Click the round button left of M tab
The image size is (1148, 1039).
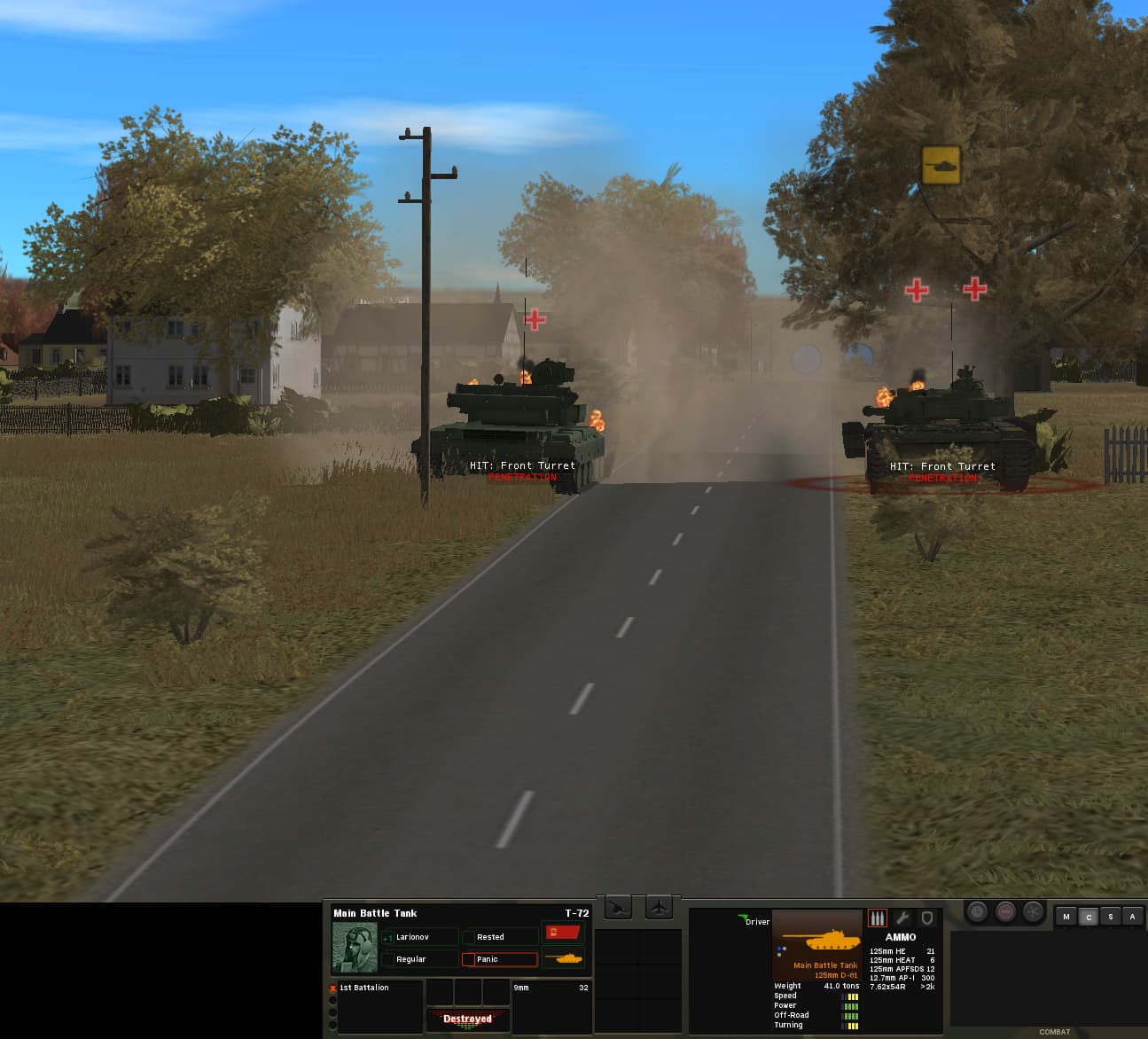[x=1034, y=911]
